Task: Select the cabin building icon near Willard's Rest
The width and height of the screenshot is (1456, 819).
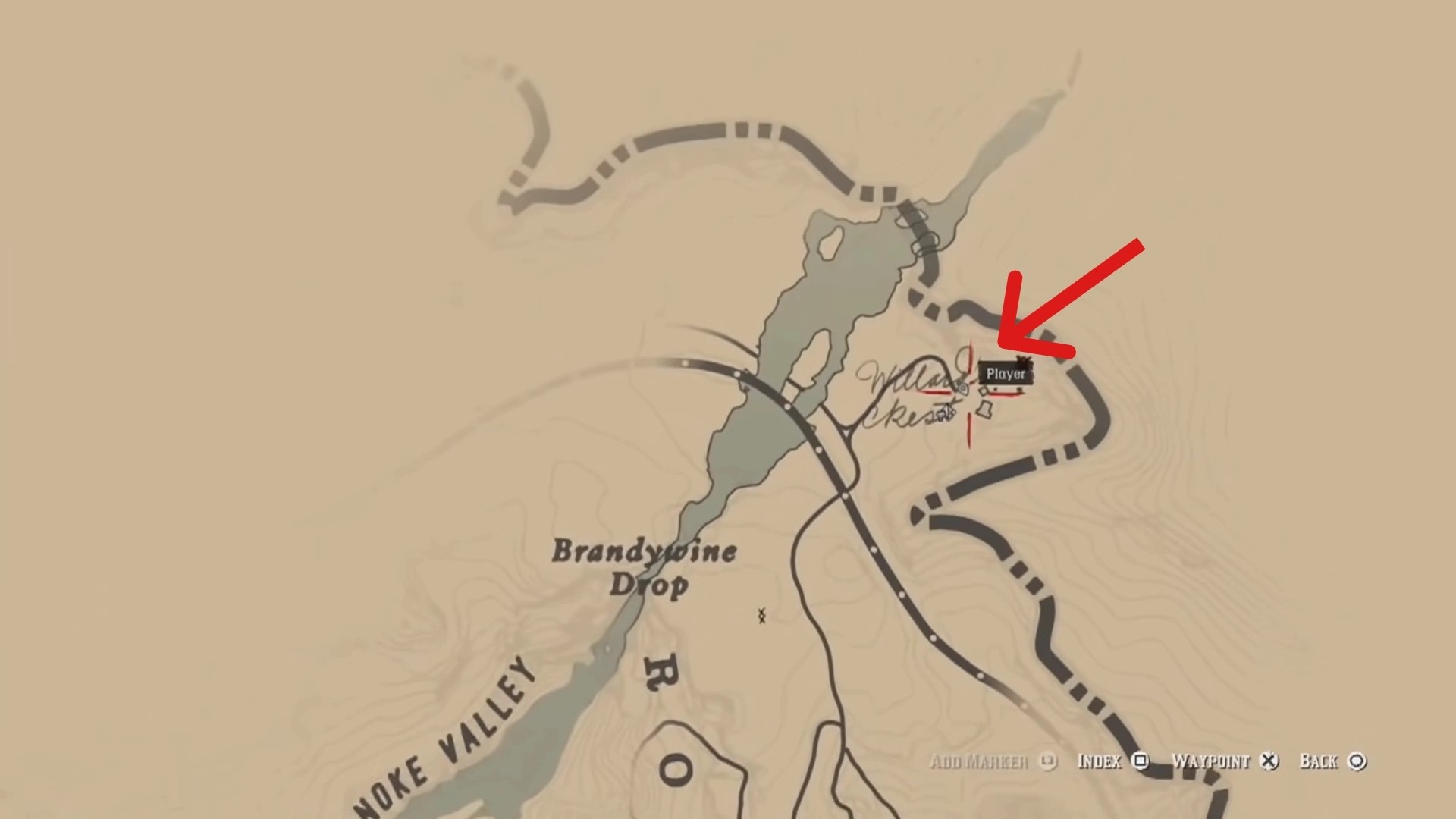Action: click(x=984, y=409)
